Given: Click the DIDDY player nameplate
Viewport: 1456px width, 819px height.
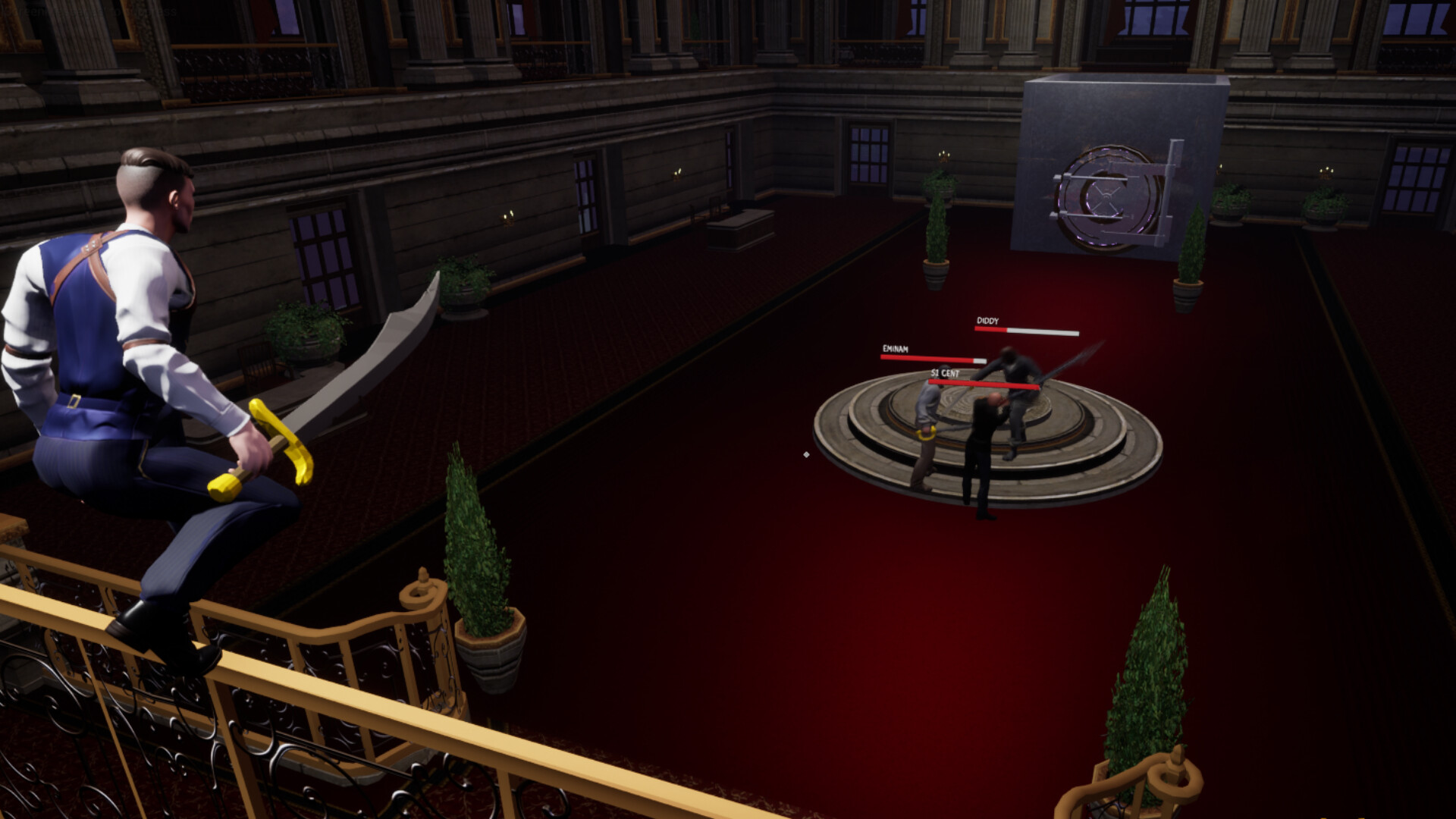Looking at the screenshot, I should click(x=987, y=322).
